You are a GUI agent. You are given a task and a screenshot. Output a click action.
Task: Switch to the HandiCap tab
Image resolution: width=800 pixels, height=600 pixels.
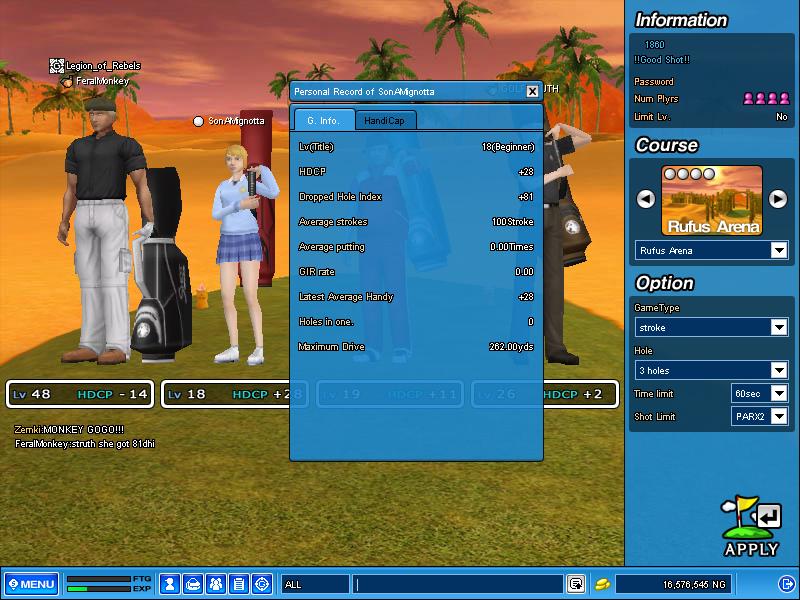[386, 120]
